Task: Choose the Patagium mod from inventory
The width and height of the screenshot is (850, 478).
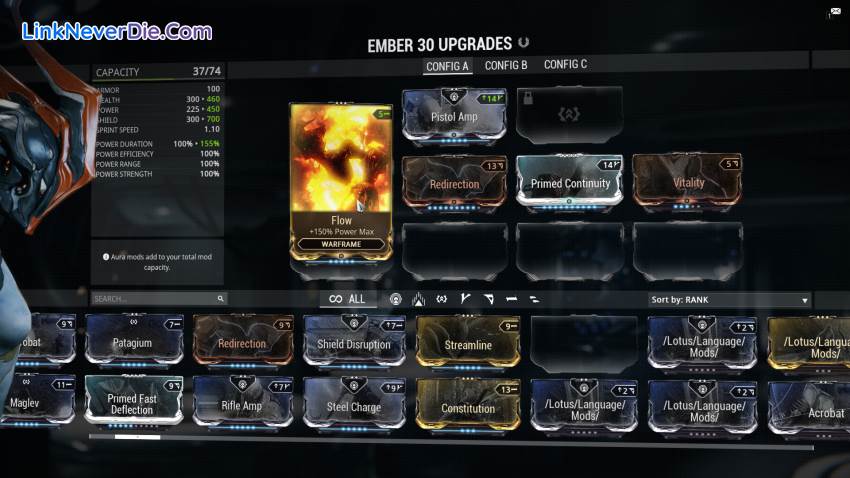Action: [x=133, y=343]
